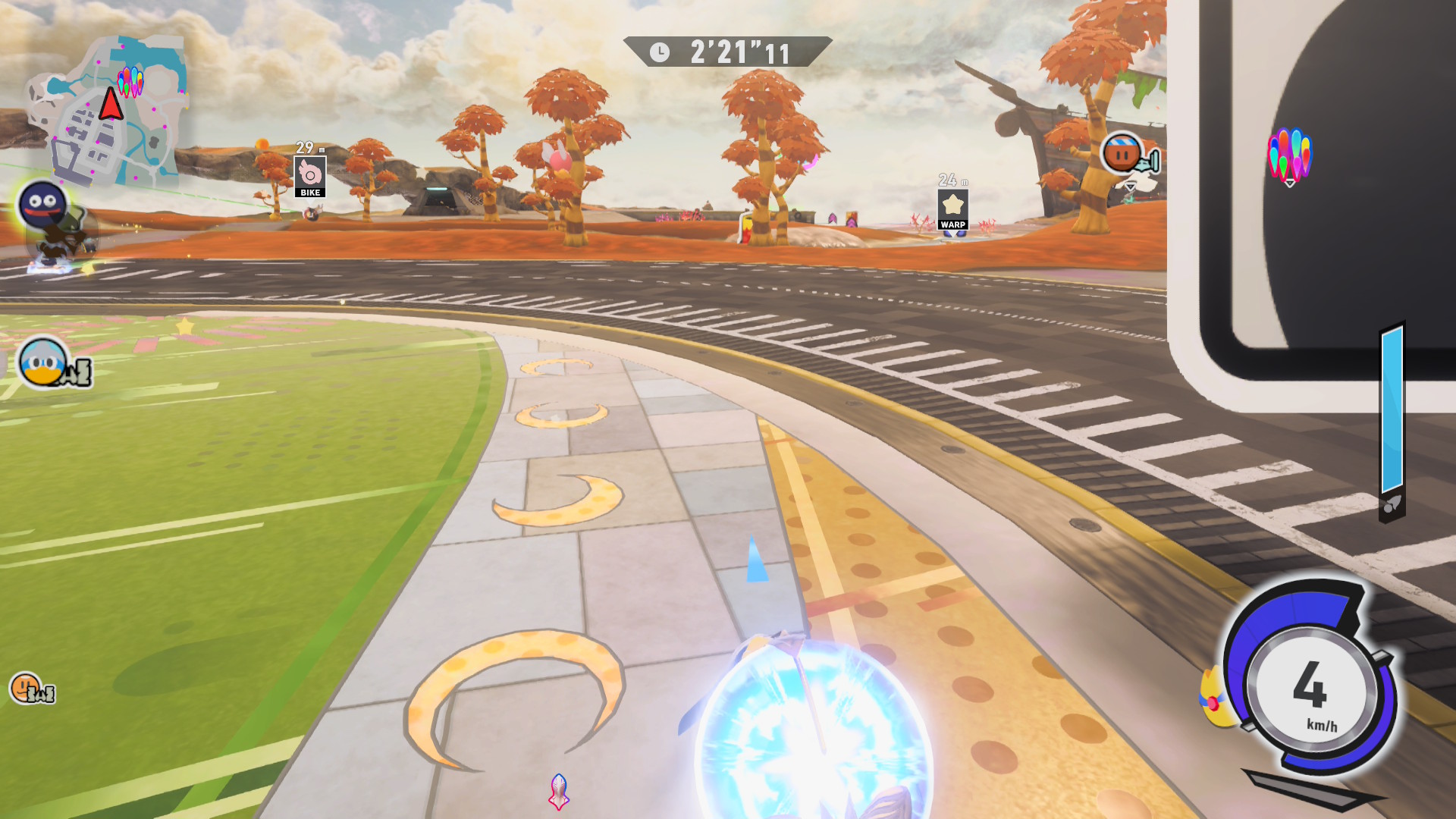Screen dimensions: 1456x819
Task: Select the balloon cluster marker on minimap
Action: 130,81
